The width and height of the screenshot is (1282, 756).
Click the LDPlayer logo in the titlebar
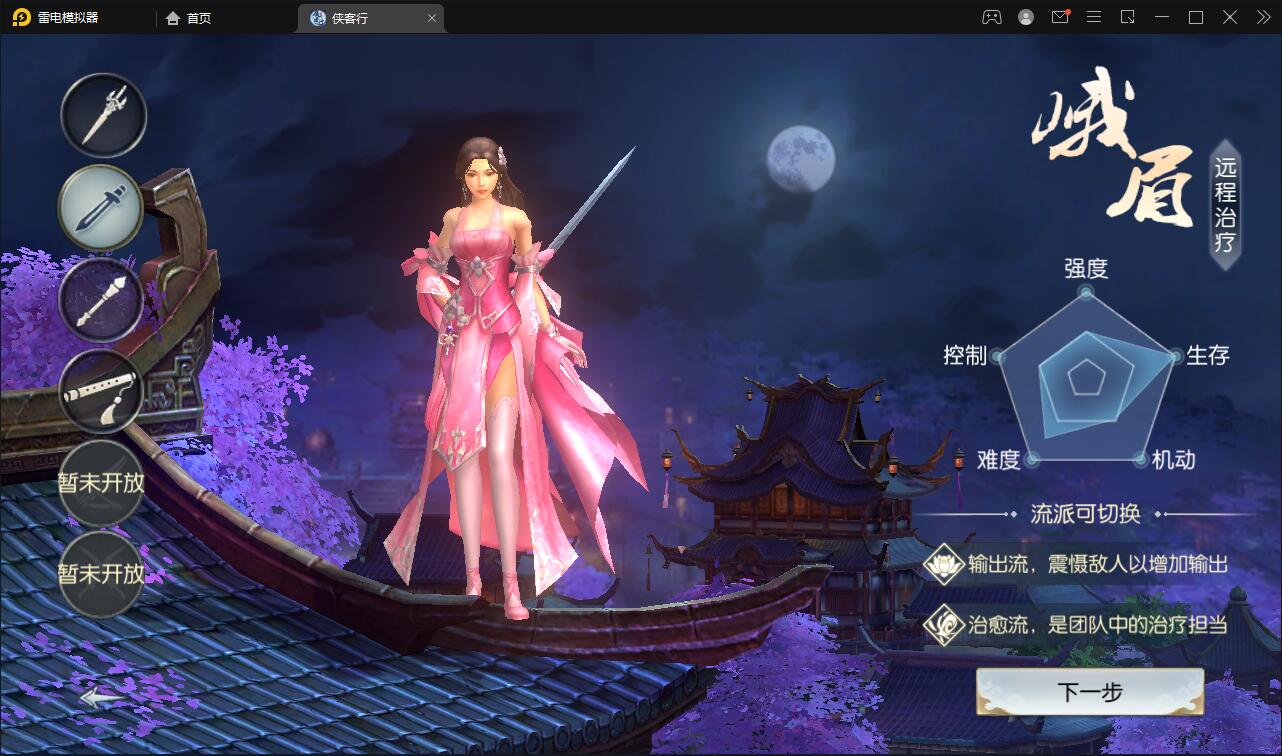click(x=20, y=17)
